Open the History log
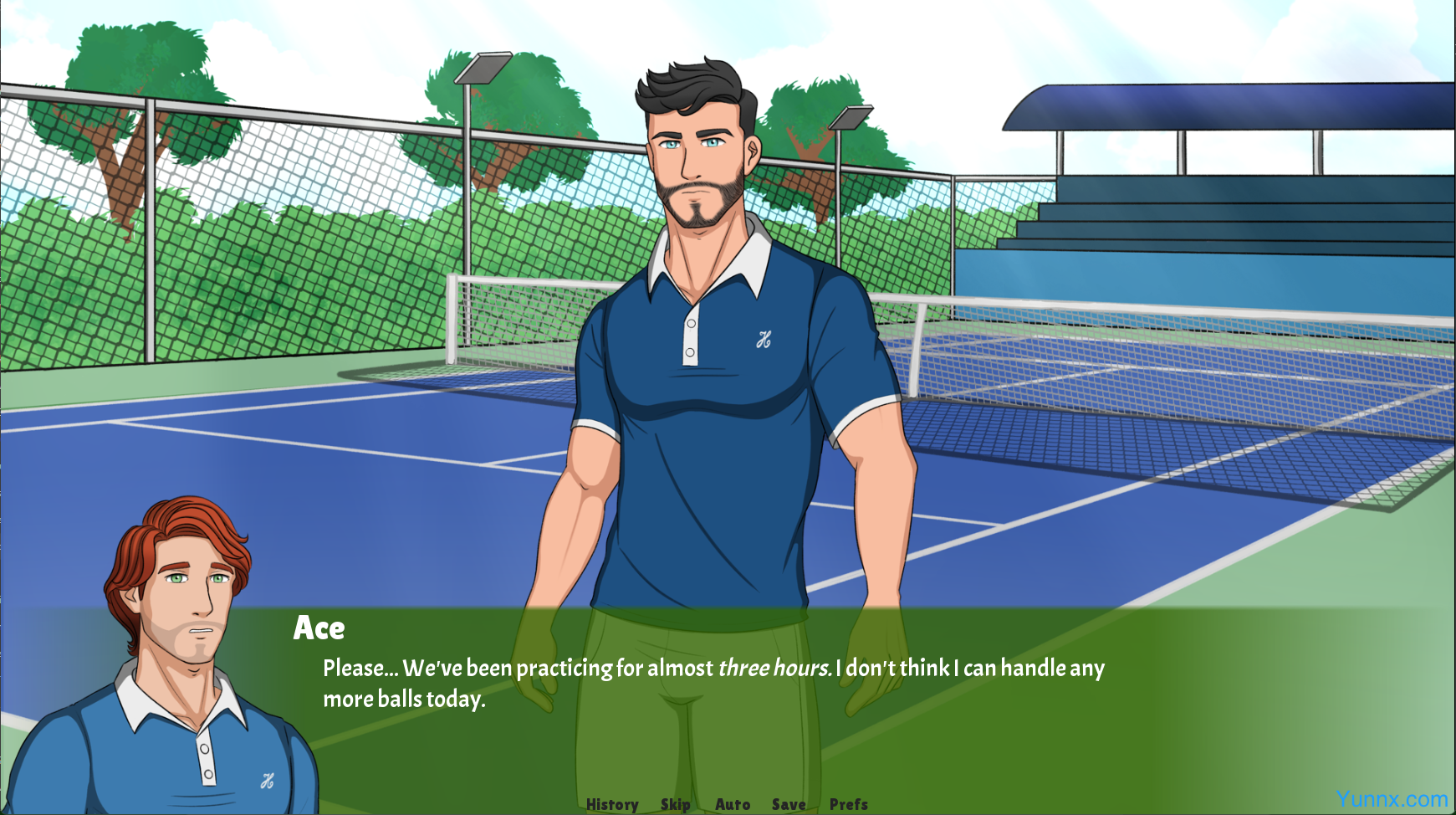The width and height of the screenshot is (1456, 815). pos(612,804)
